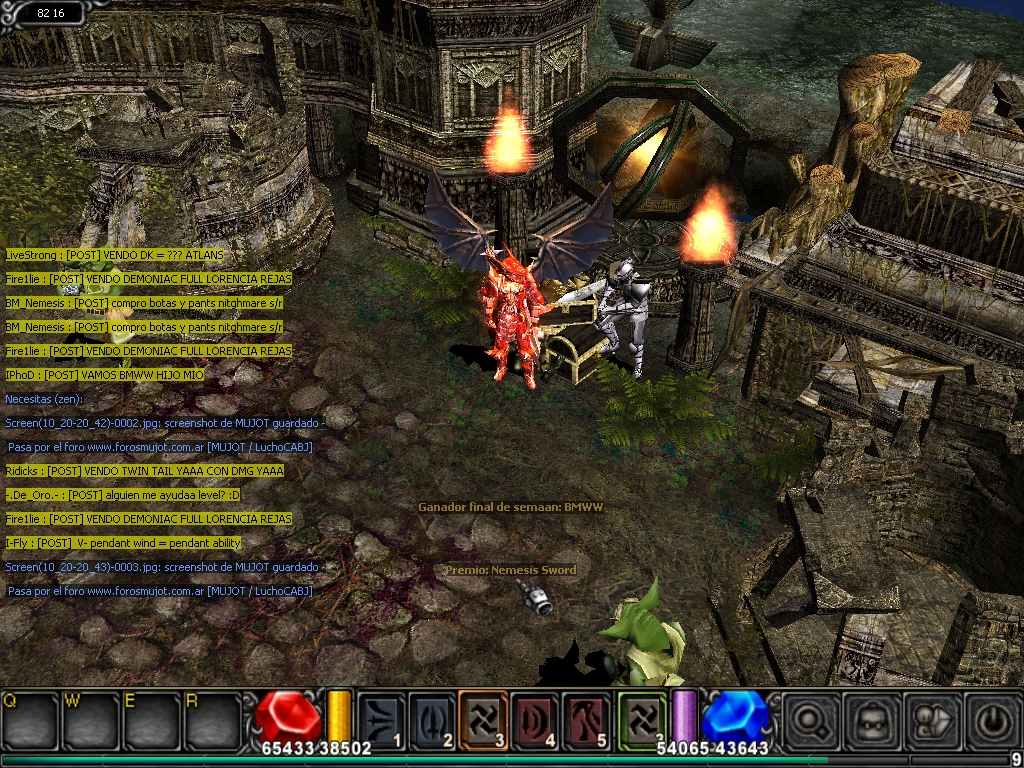Click I-Fly's pendant wind chat message
1024x768 pixels.
coord(123,543)
